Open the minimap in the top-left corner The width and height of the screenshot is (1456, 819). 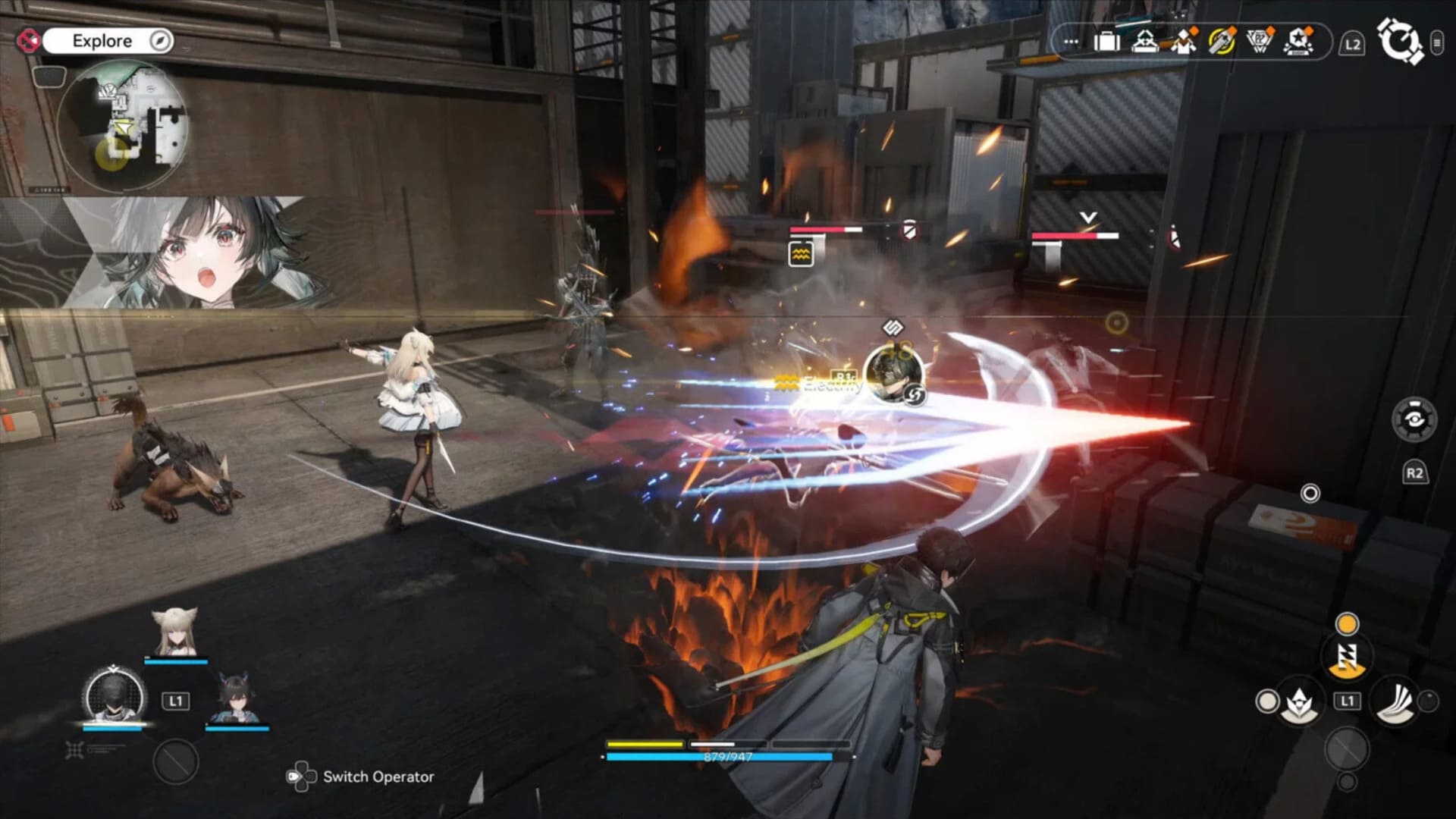129,121
